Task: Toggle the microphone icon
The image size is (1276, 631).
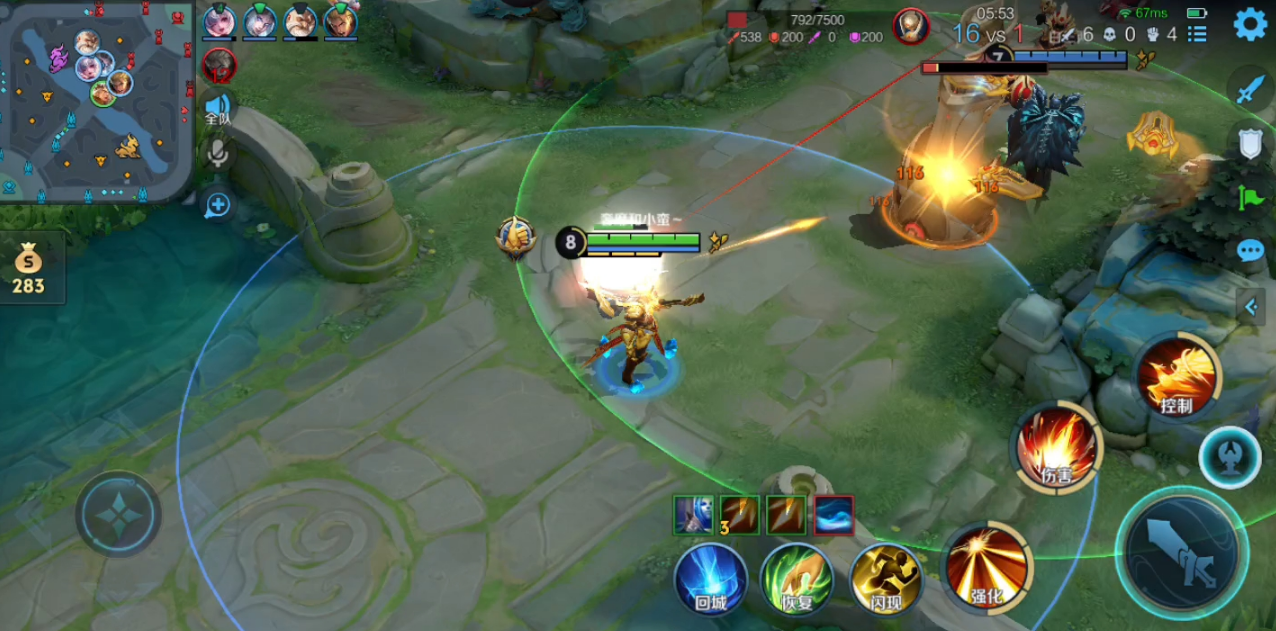Action: [x=217, y=154]
